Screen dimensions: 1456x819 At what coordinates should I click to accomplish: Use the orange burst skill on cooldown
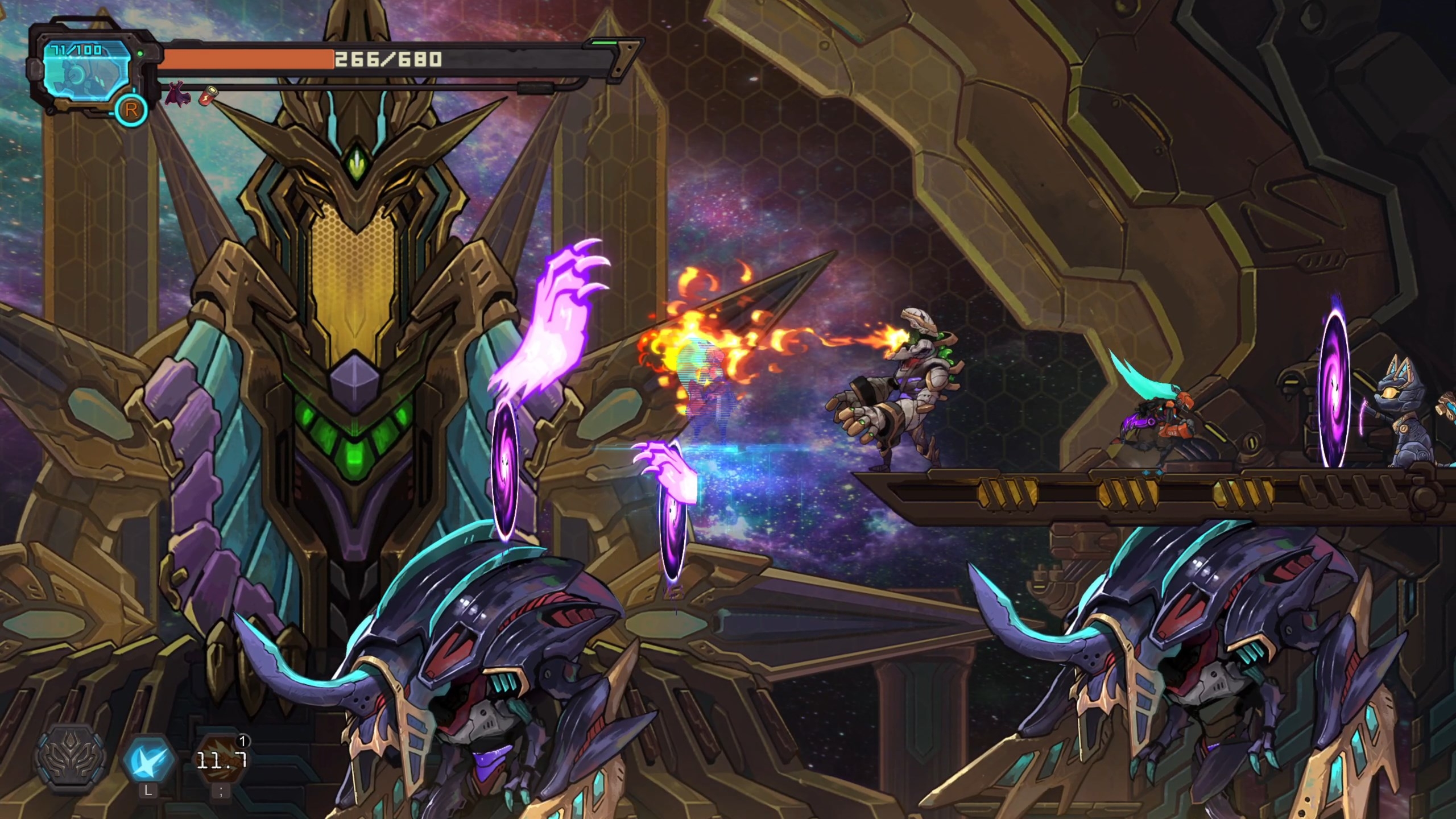point(221,759)
